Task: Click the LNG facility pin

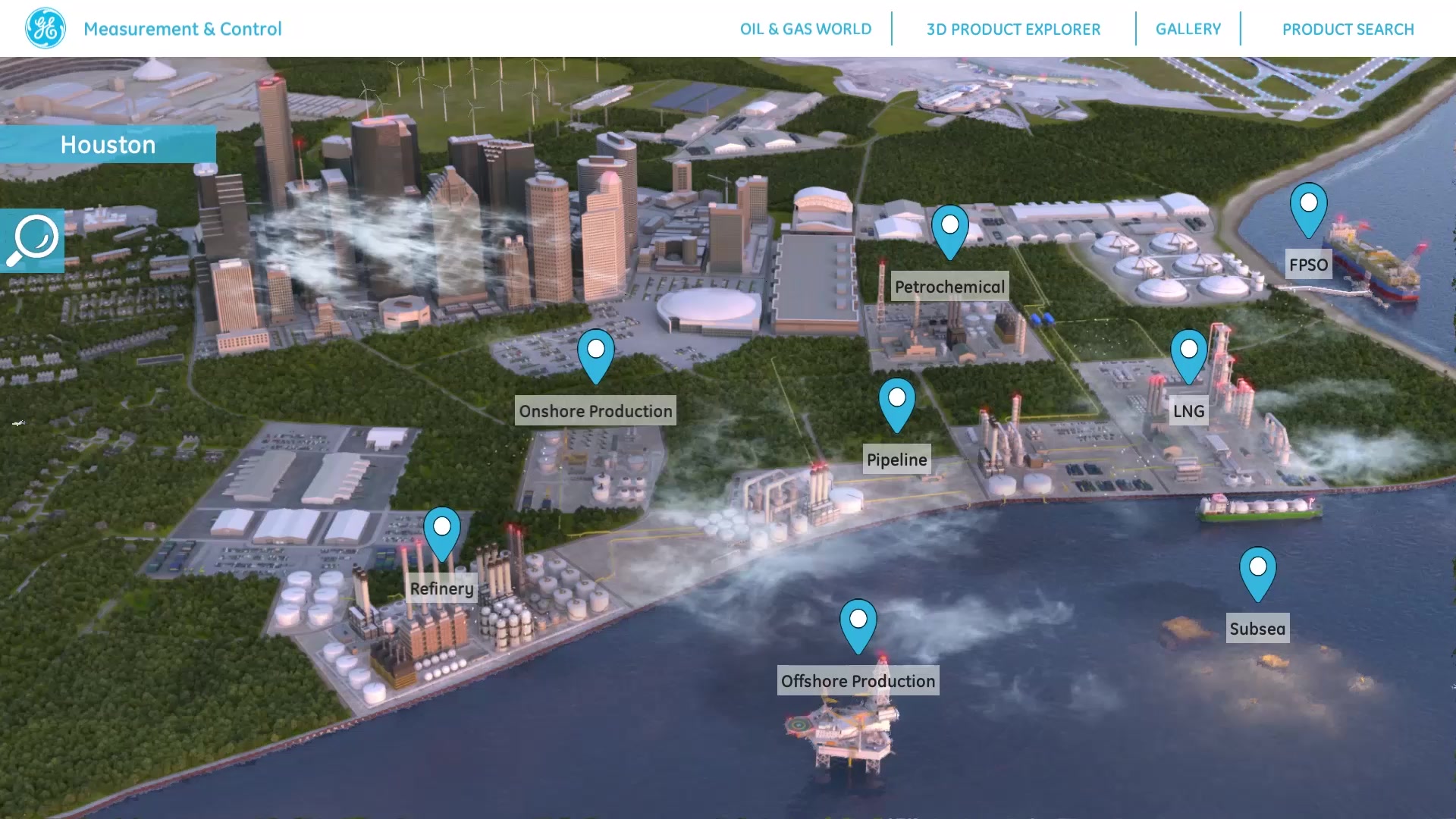Action: tap(1188, 350)
